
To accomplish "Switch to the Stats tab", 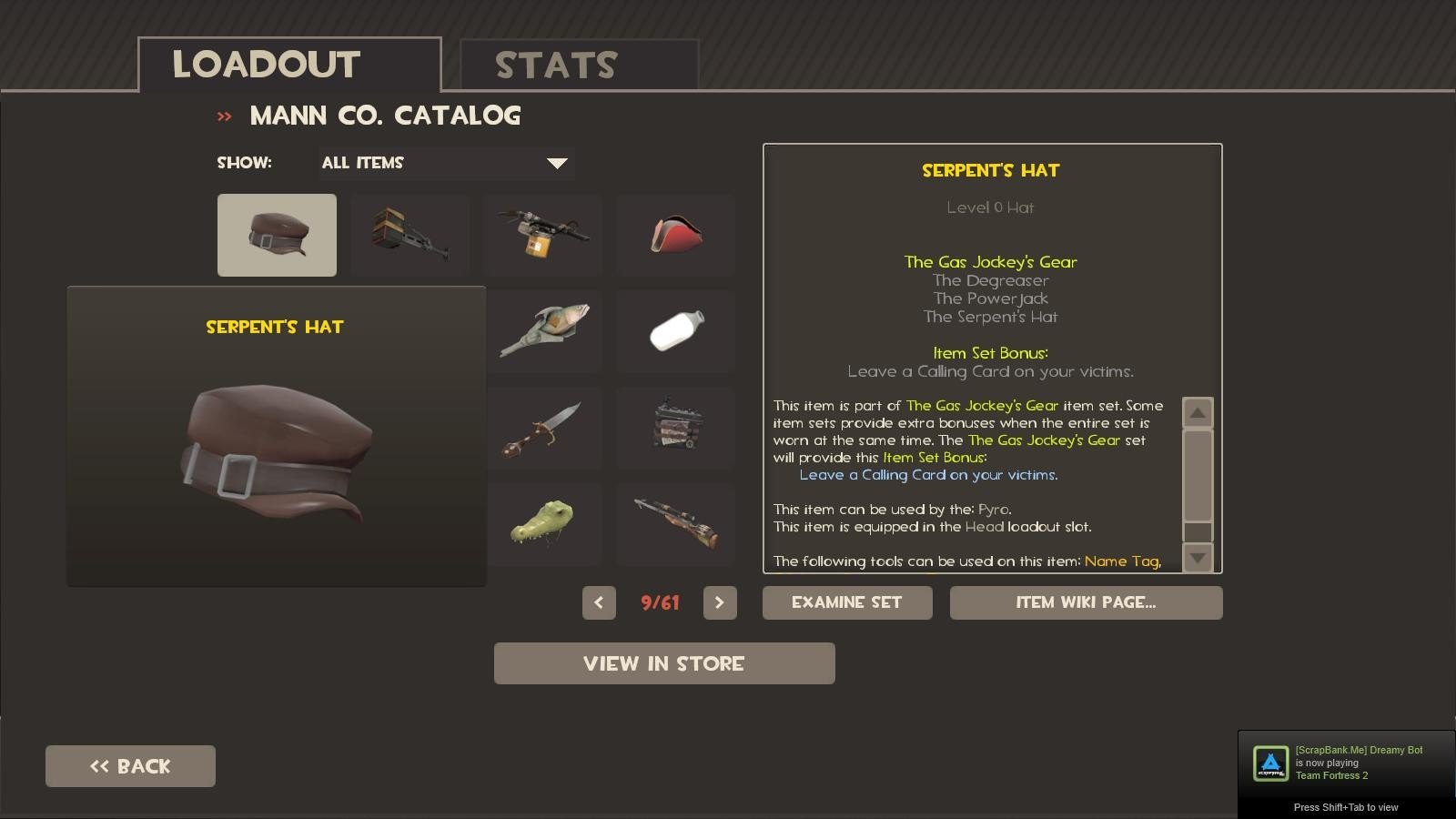I will (579, 66).
